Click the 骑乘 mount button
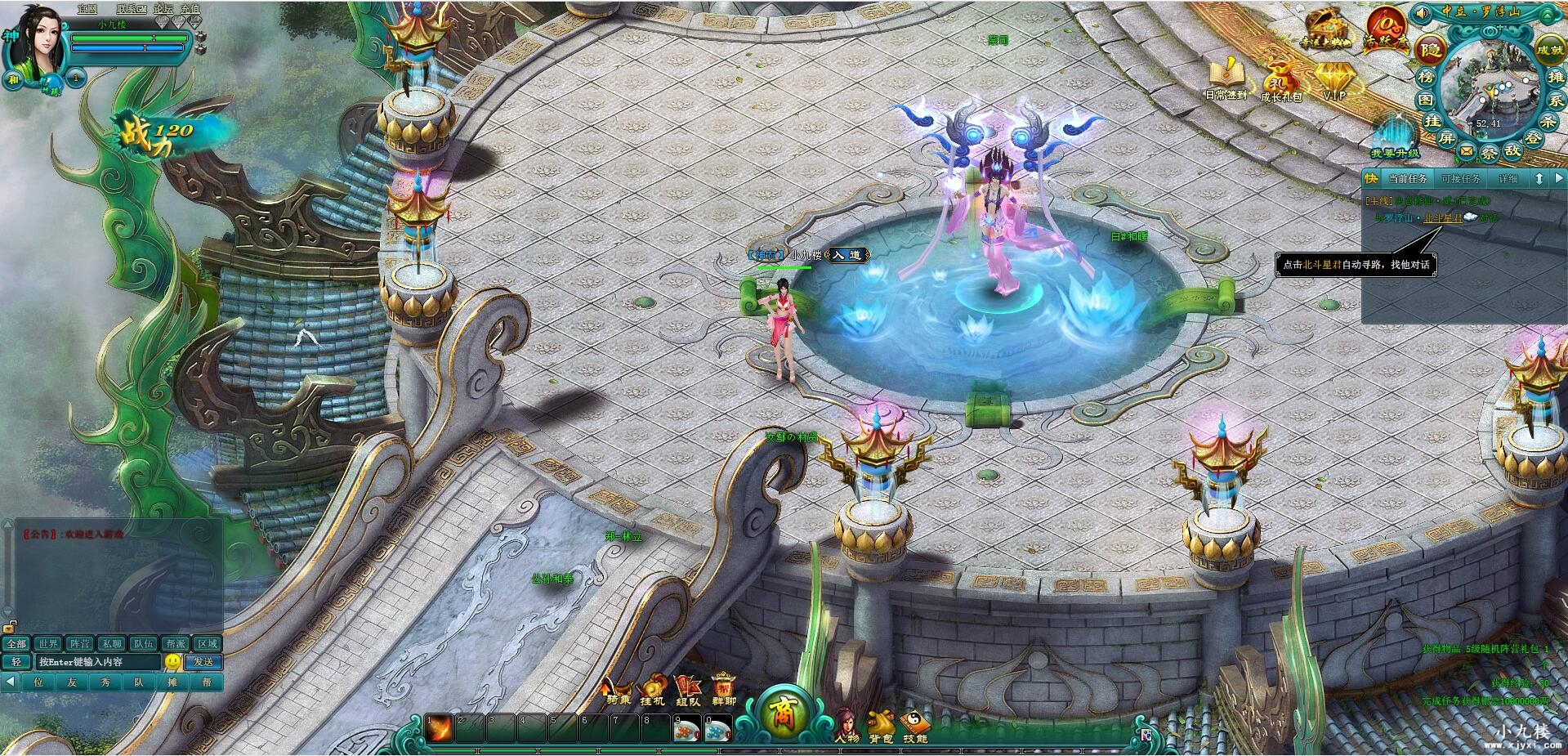1568x756 pixels. 619,689
